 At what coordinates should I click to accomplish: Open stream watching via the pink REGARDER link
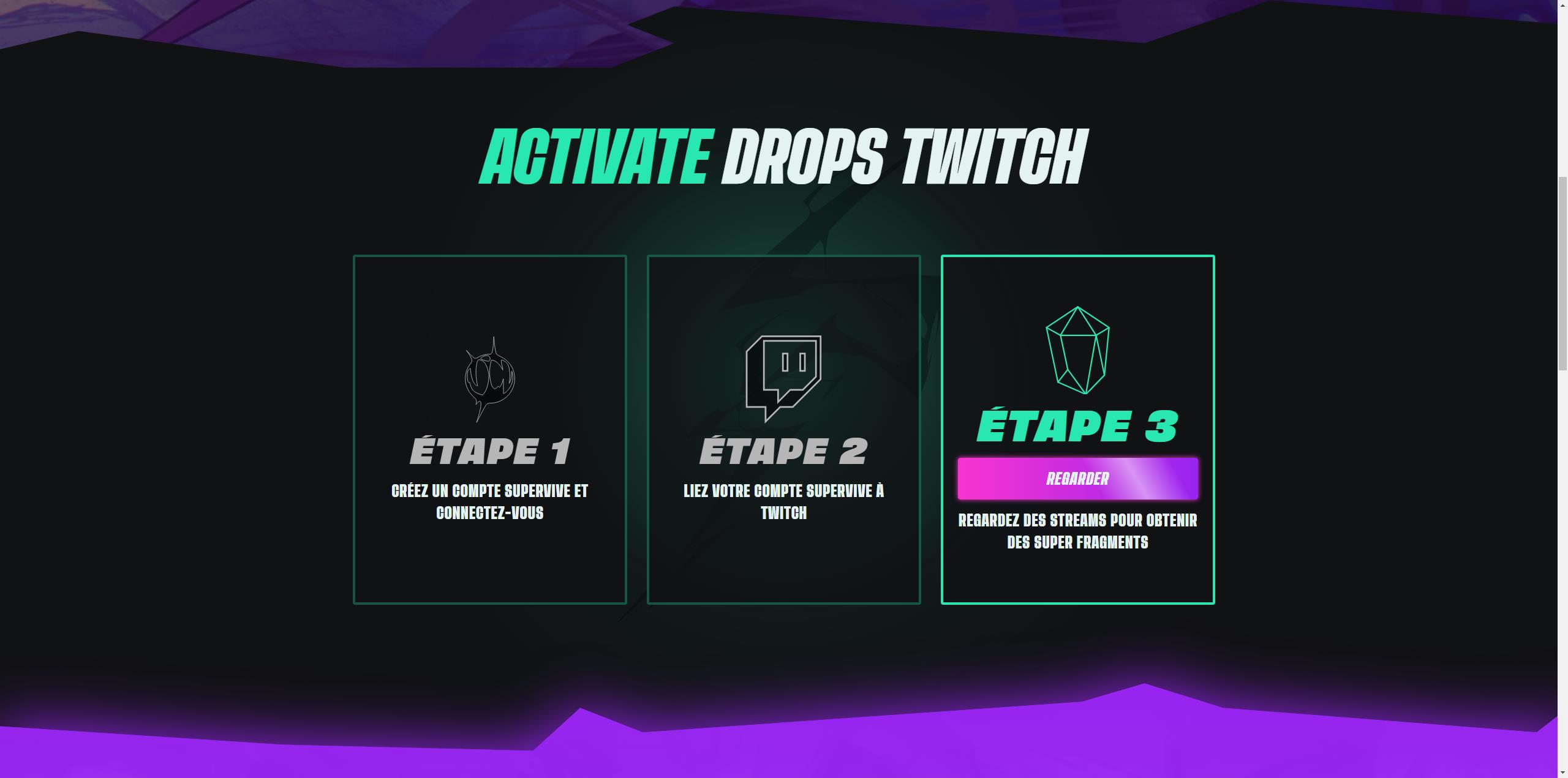tap(1078, 478)
